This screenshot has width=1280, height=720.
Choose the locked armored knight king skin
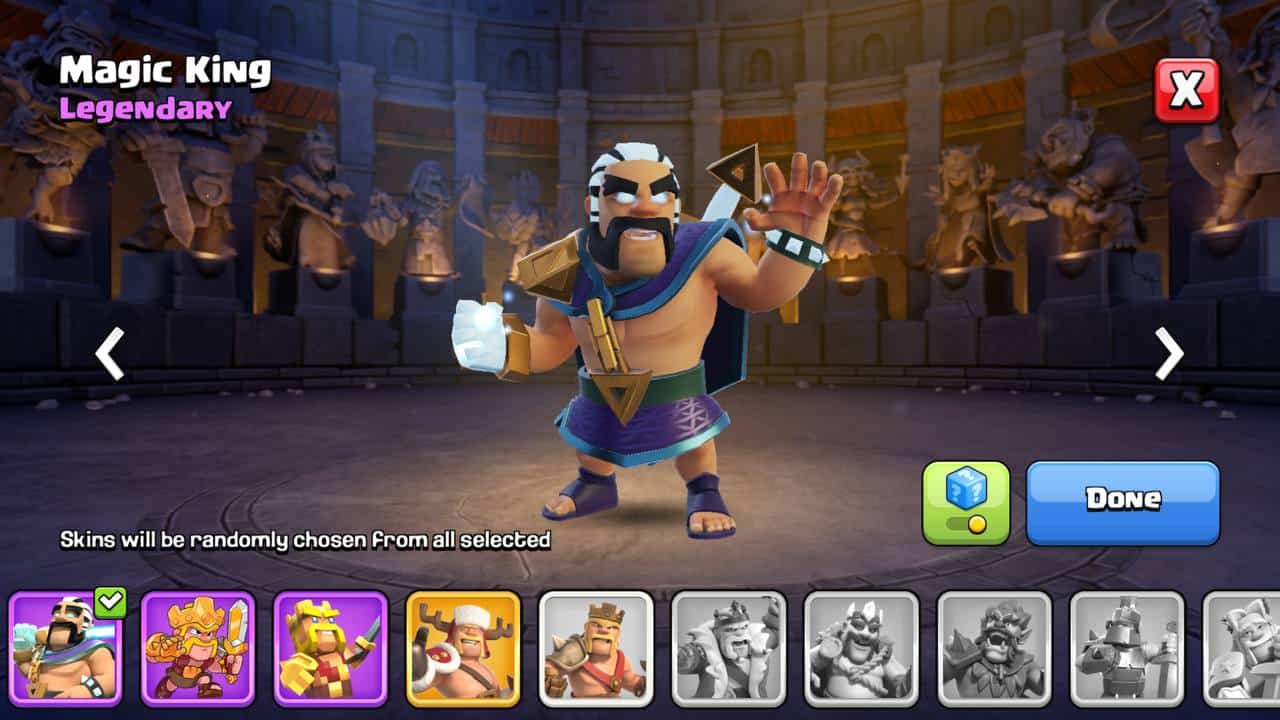1127,648
